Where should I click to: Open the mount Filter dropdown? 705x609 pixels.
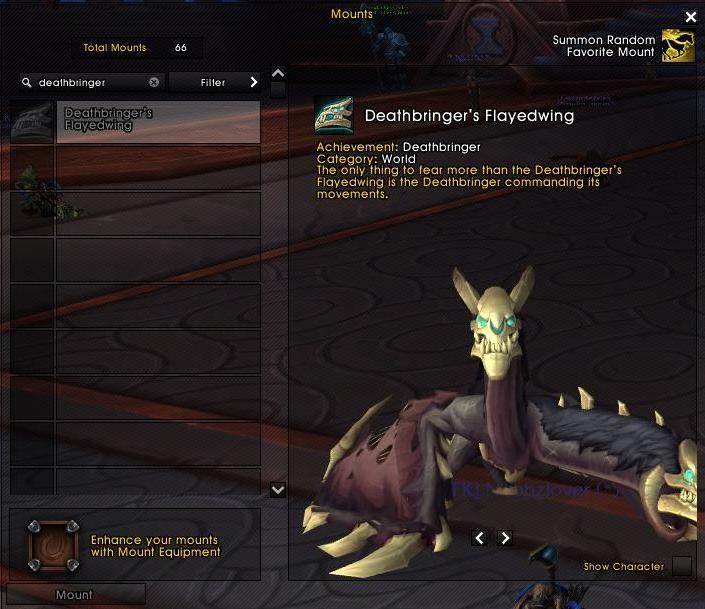214,83
